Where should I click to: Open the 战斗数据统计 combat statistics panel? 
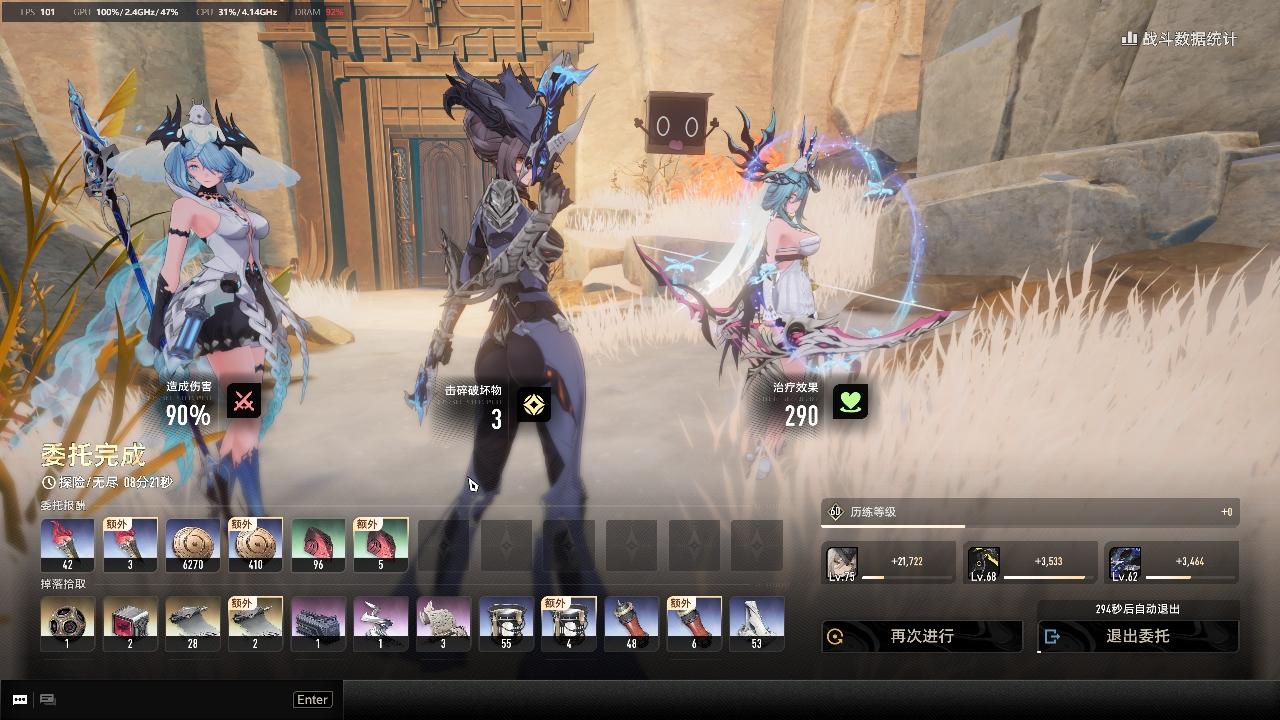pyautogui.click(x=1180, y=39)
